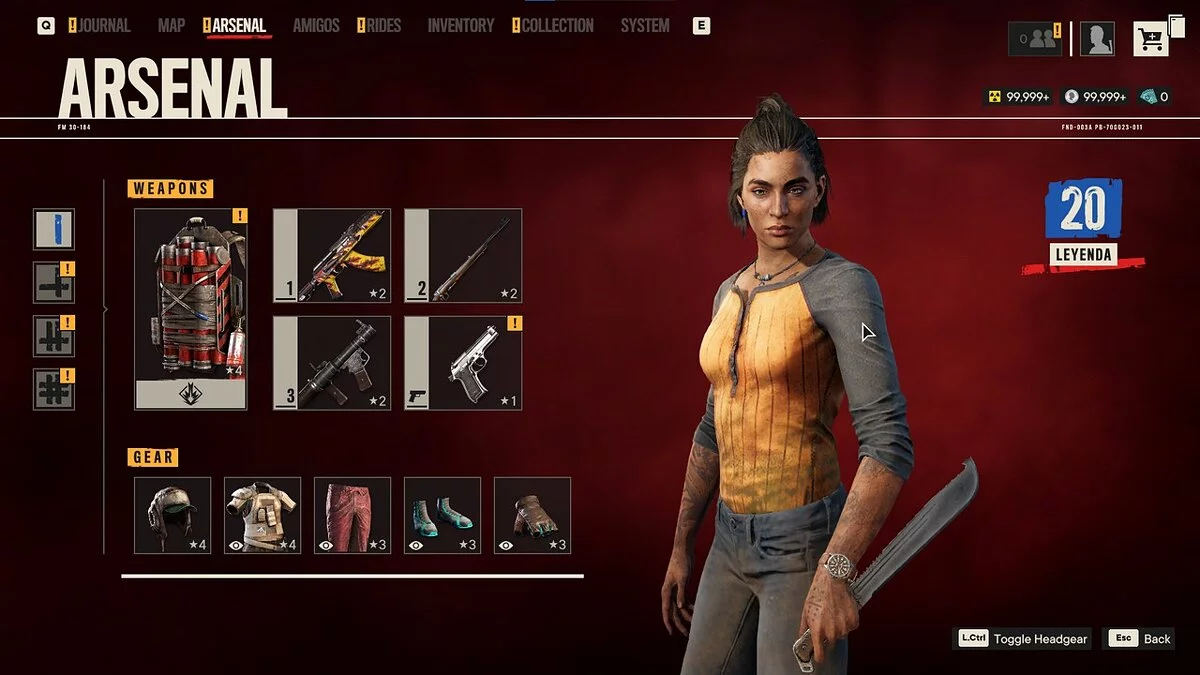Switch to the Collection tab
Viewport: 1200px width, 675px height.
tap(557, 26)
